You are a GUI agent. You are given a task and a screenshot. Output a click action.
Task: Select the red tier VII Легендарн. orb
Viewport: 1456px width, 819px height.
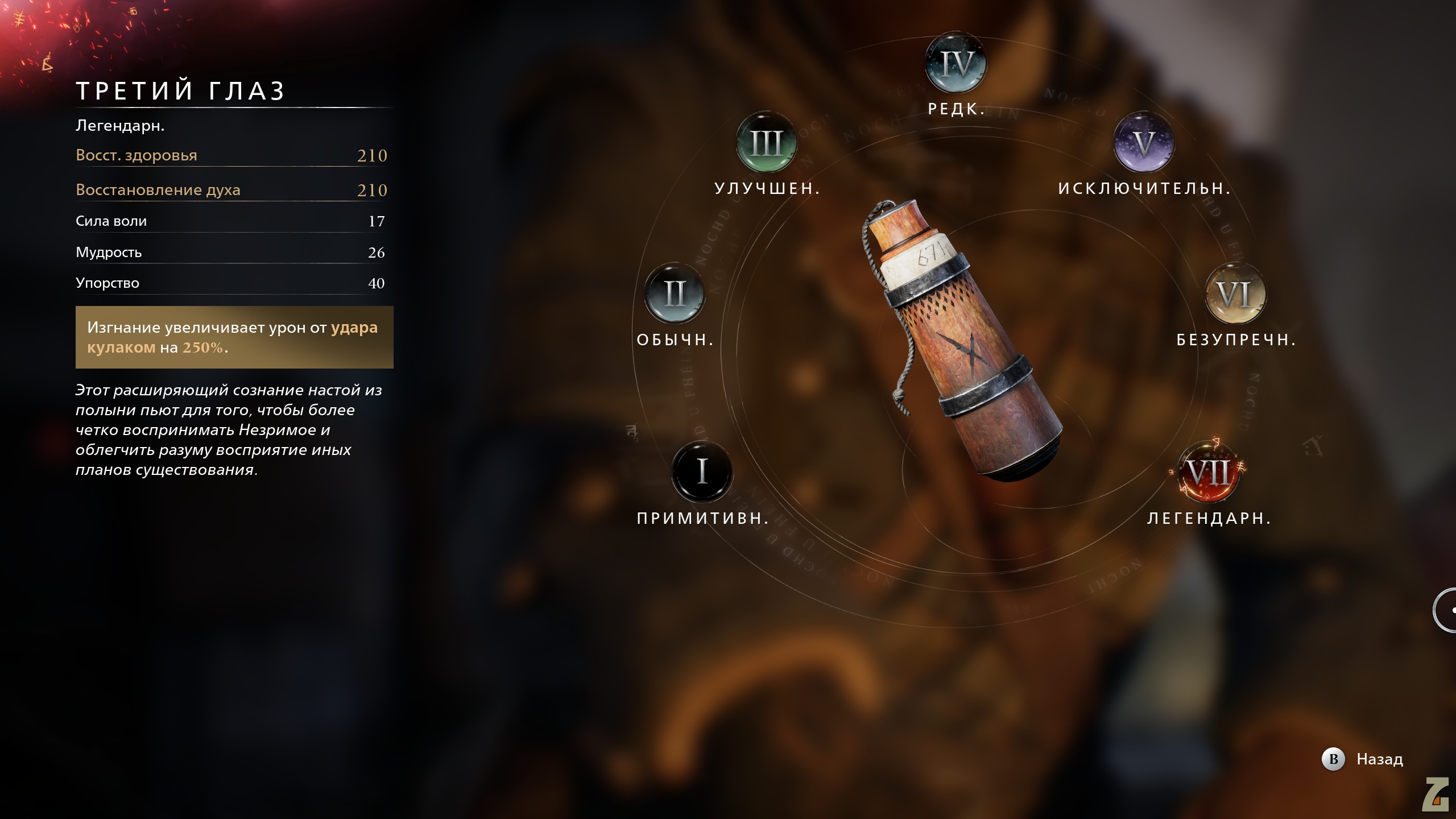click(1209, 471)
